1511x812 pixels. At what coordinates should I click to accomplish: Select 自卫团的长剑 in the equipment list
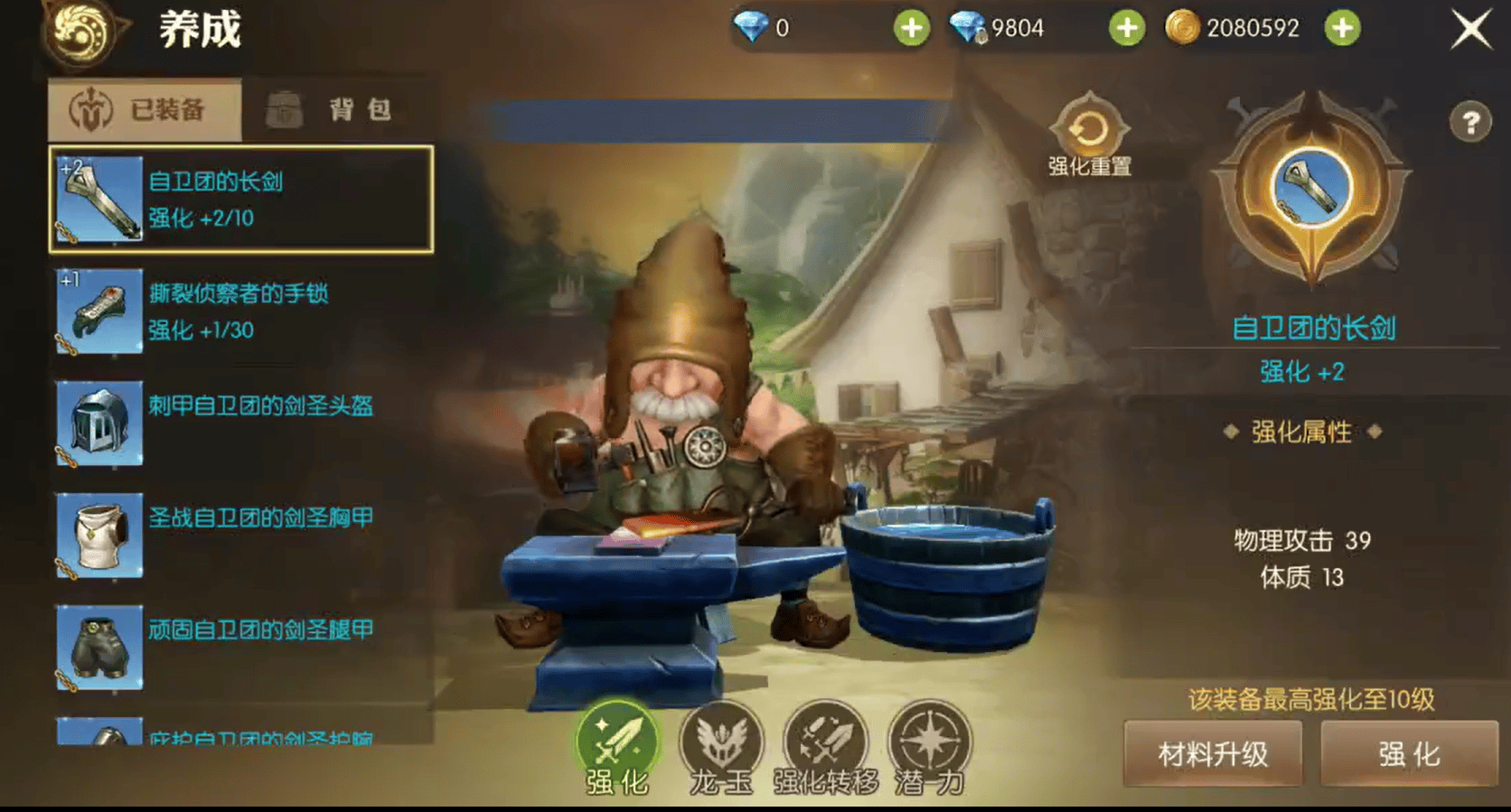coord(241,199)
